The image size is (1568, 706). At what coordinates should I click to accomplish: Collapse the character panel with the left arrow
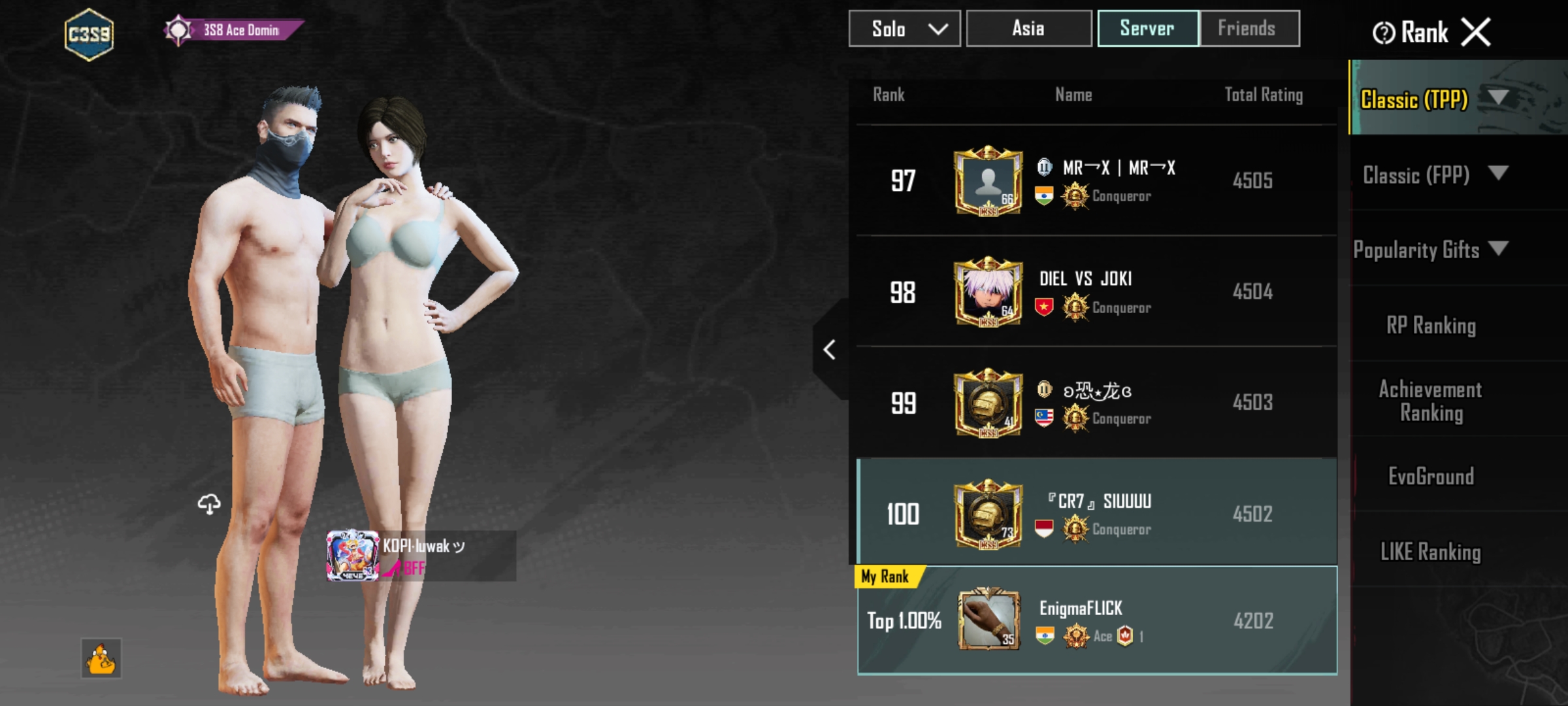(x=830, y=350)
